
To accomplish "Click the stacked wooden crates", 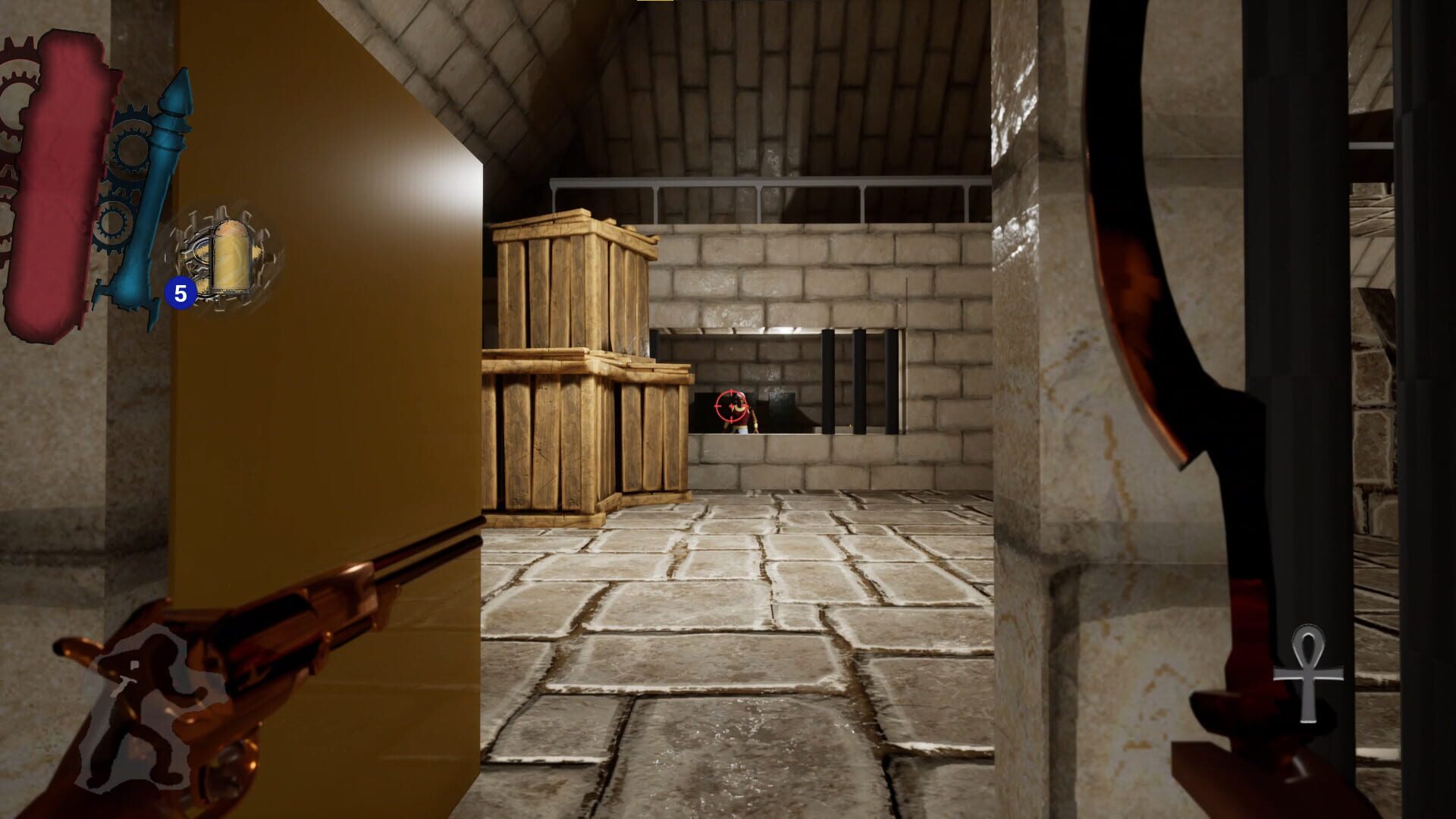I will coord(576,364).
